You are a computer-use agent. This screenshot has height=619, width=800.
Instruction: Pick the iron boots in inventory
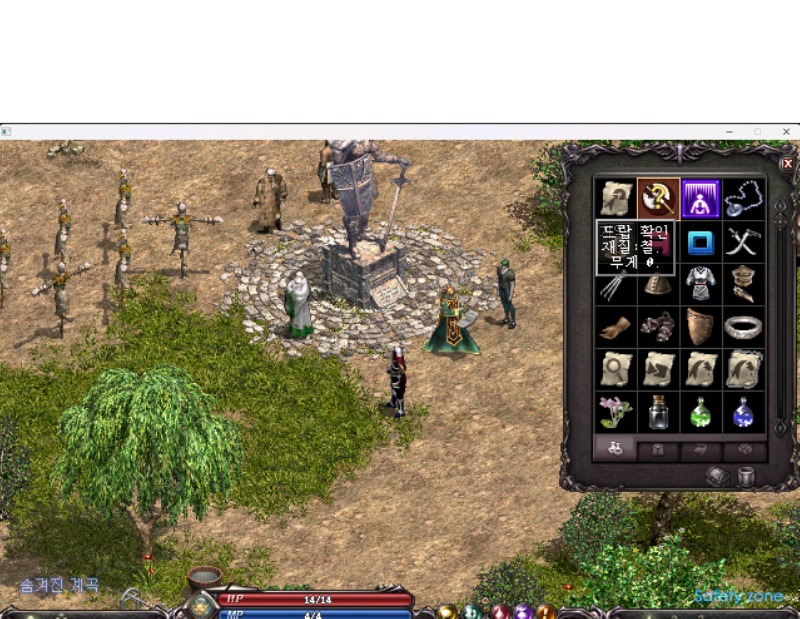pyautogui.click(x=658, y=327)
